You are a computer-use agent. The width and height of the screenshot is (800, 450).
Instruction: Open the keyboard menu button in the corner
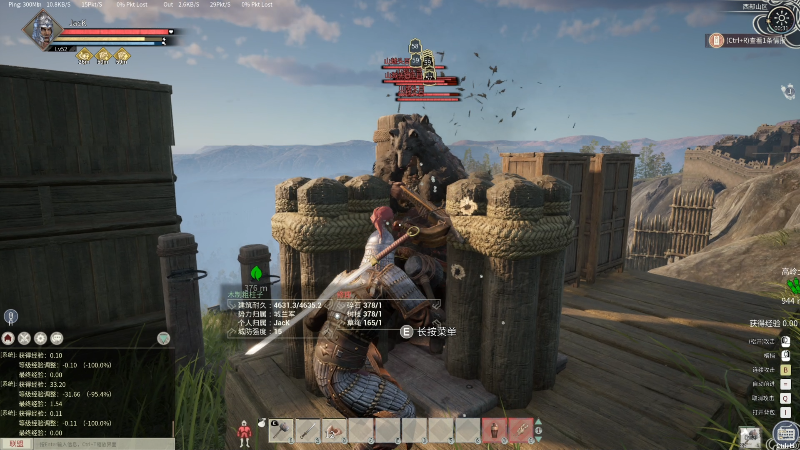(x=785, y=433)
